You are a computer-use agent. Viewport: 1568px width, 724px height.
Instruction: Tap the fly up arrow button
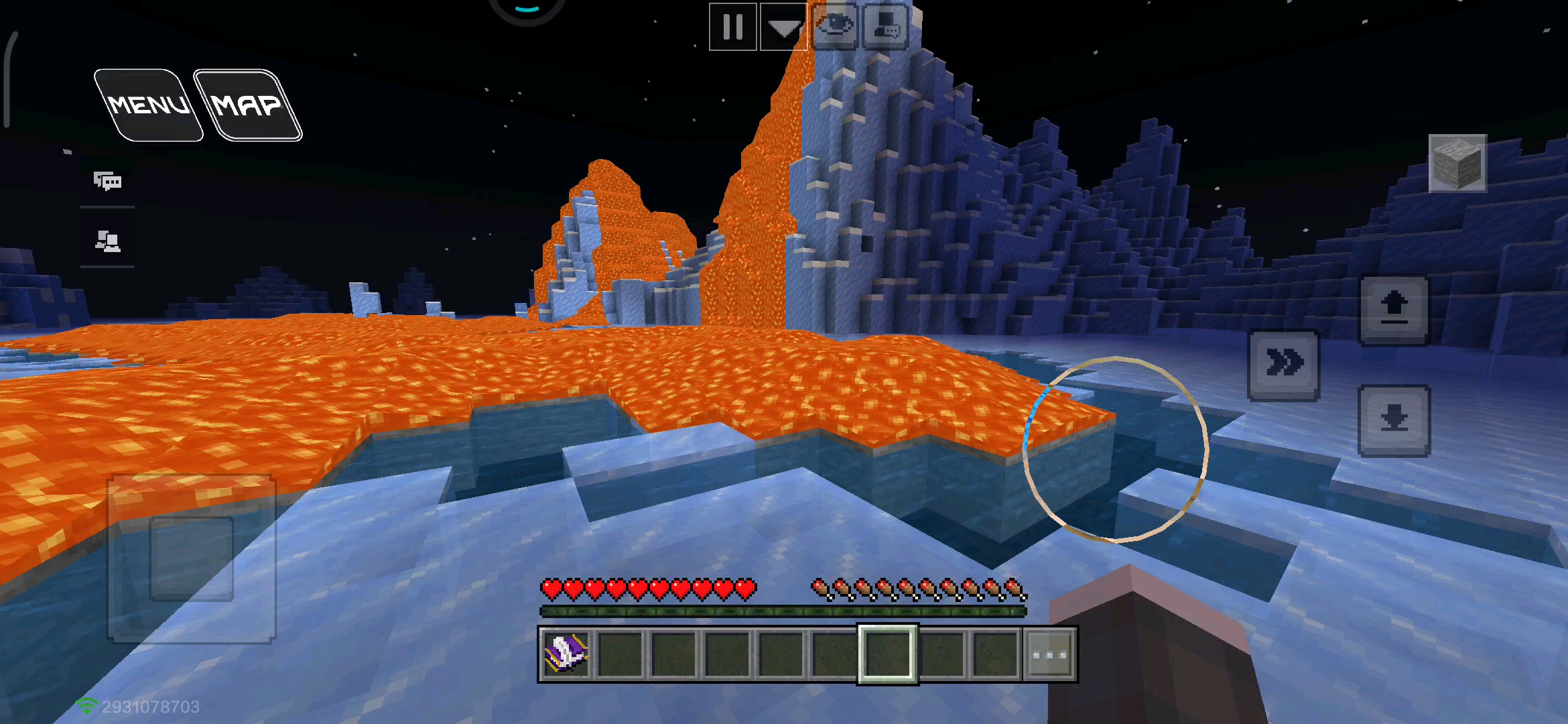1394,311
